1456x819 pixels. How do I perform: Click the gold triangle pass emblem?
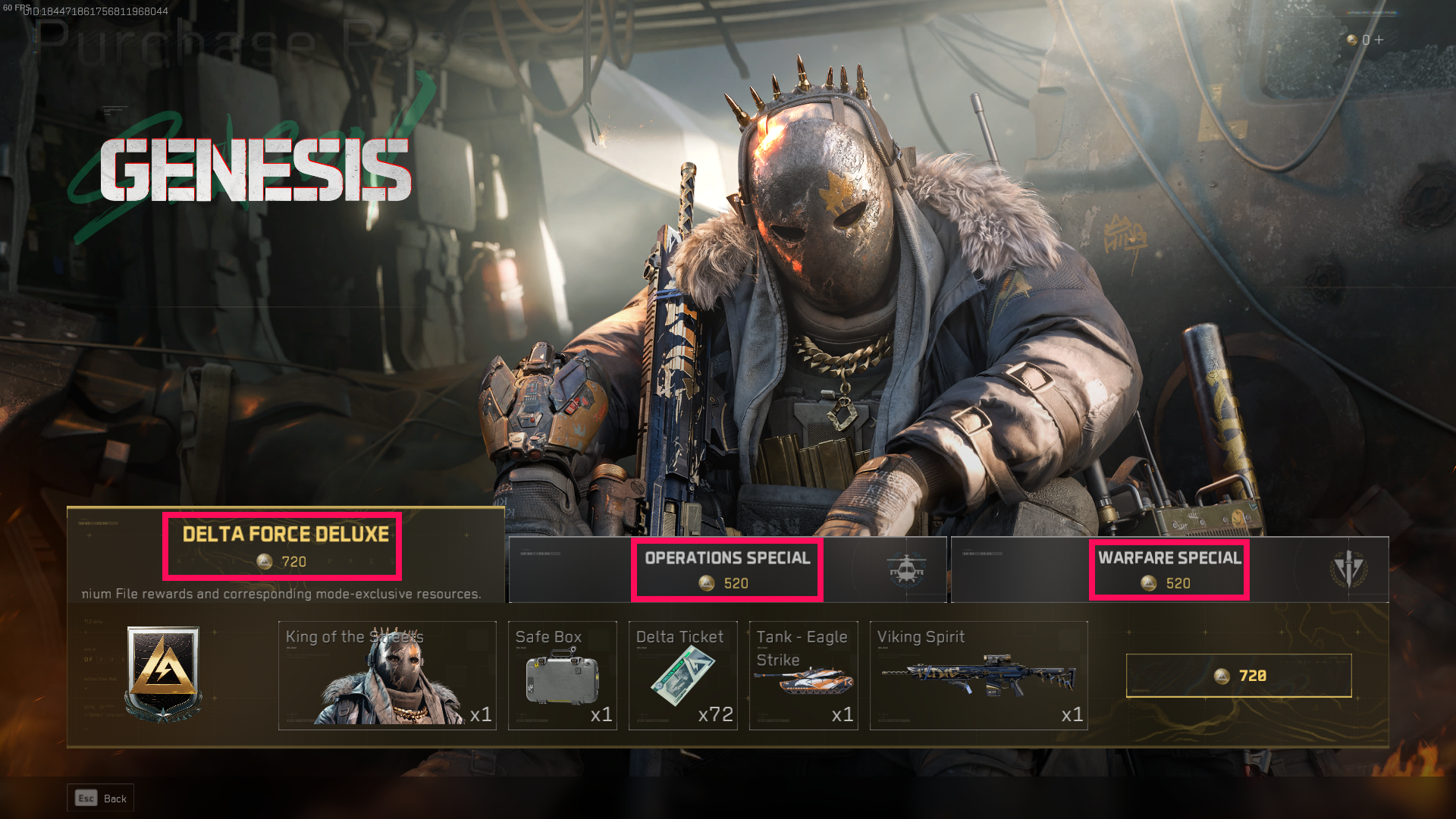[163, 672]
